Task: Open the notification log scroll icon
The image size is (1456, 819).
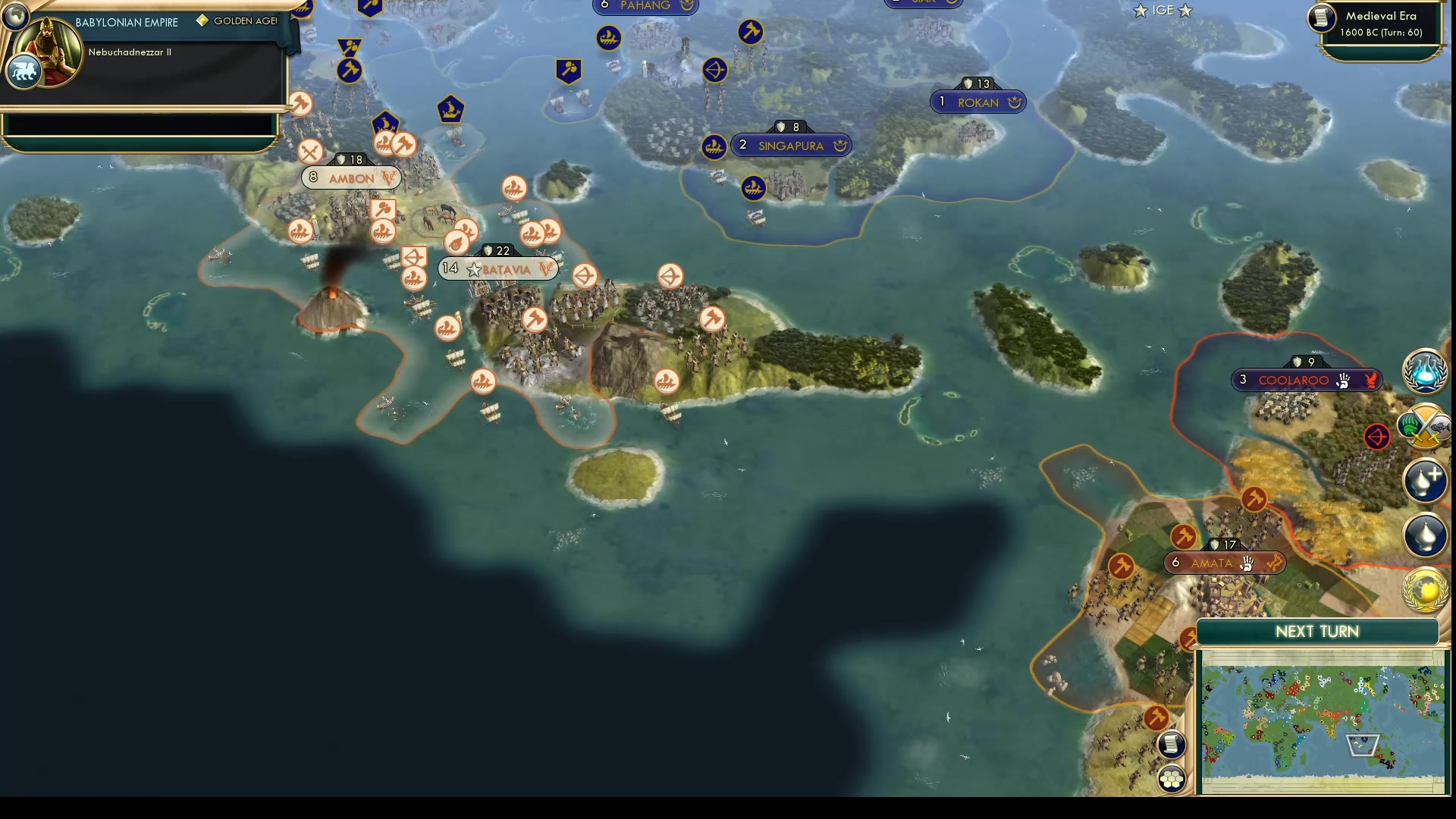Action: (x=1172, y=745)
